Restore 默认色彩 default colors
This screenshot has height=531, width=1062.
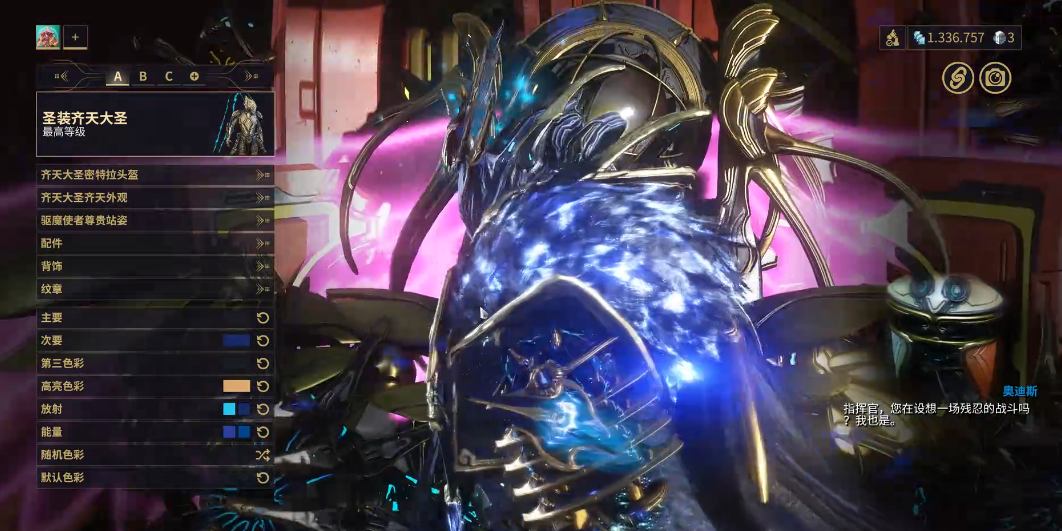point(155,478)
